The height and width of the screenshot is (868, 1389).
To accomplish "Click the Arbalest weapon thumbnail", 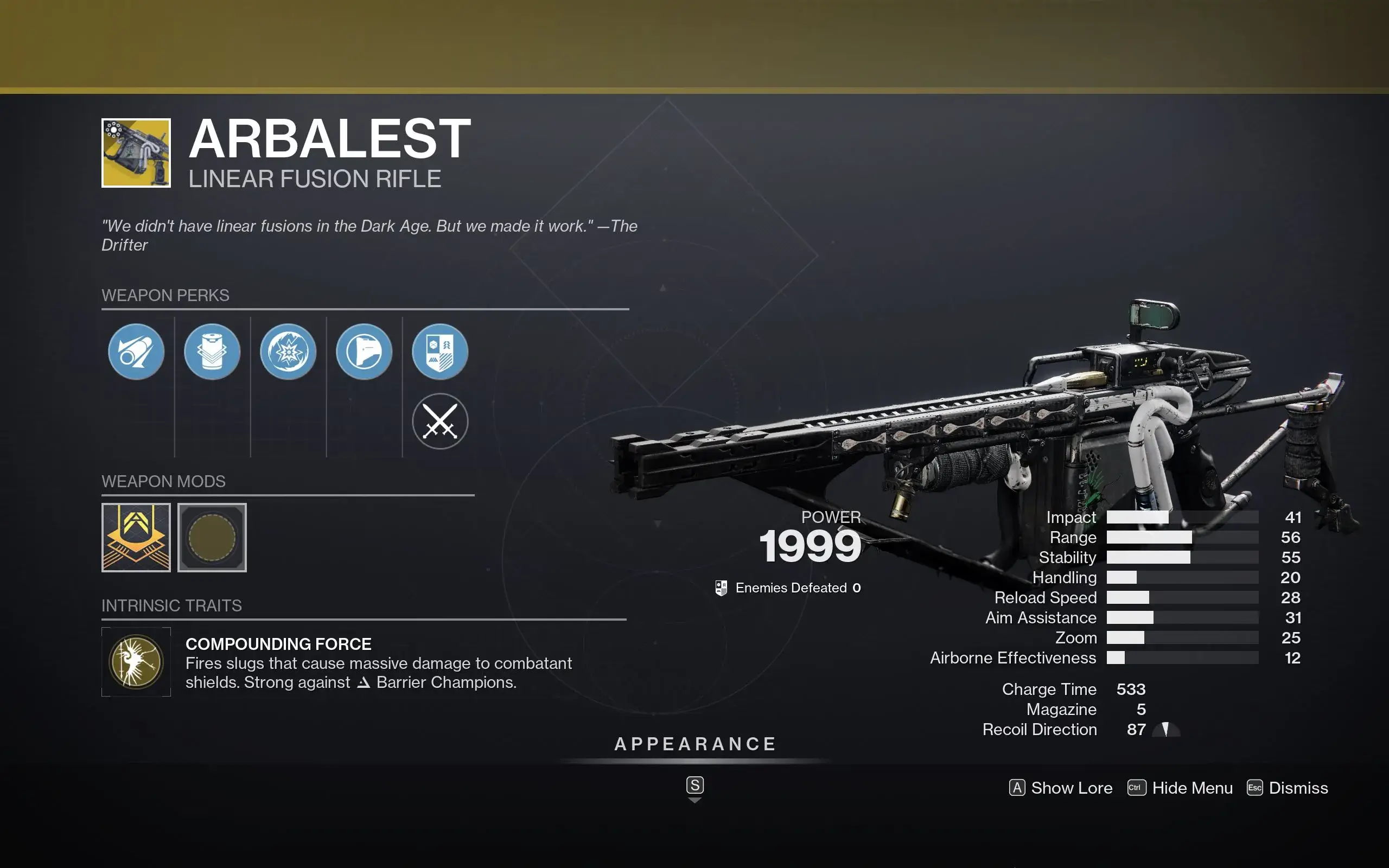I will 136,154.
